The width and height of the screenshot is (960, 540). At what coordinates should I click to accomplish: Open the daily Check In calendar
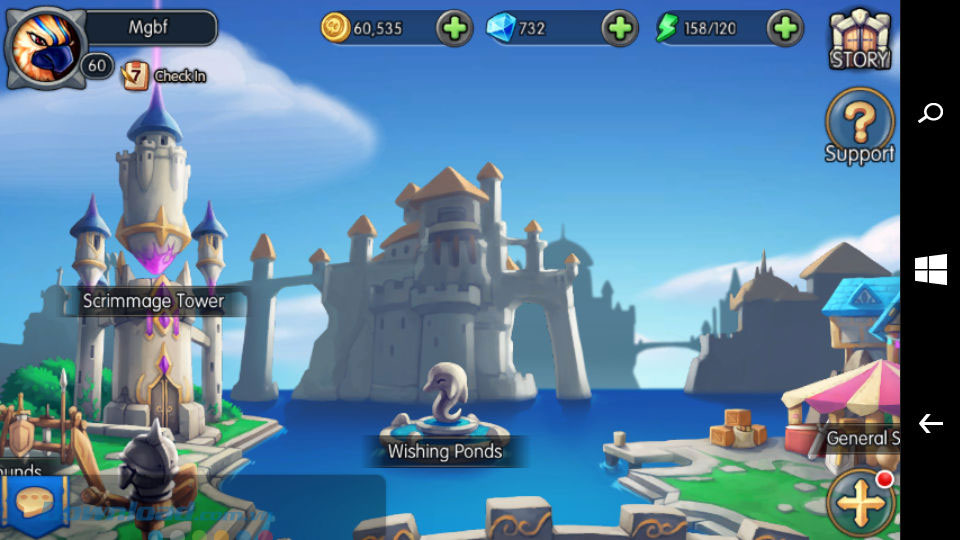click(165, 75)
